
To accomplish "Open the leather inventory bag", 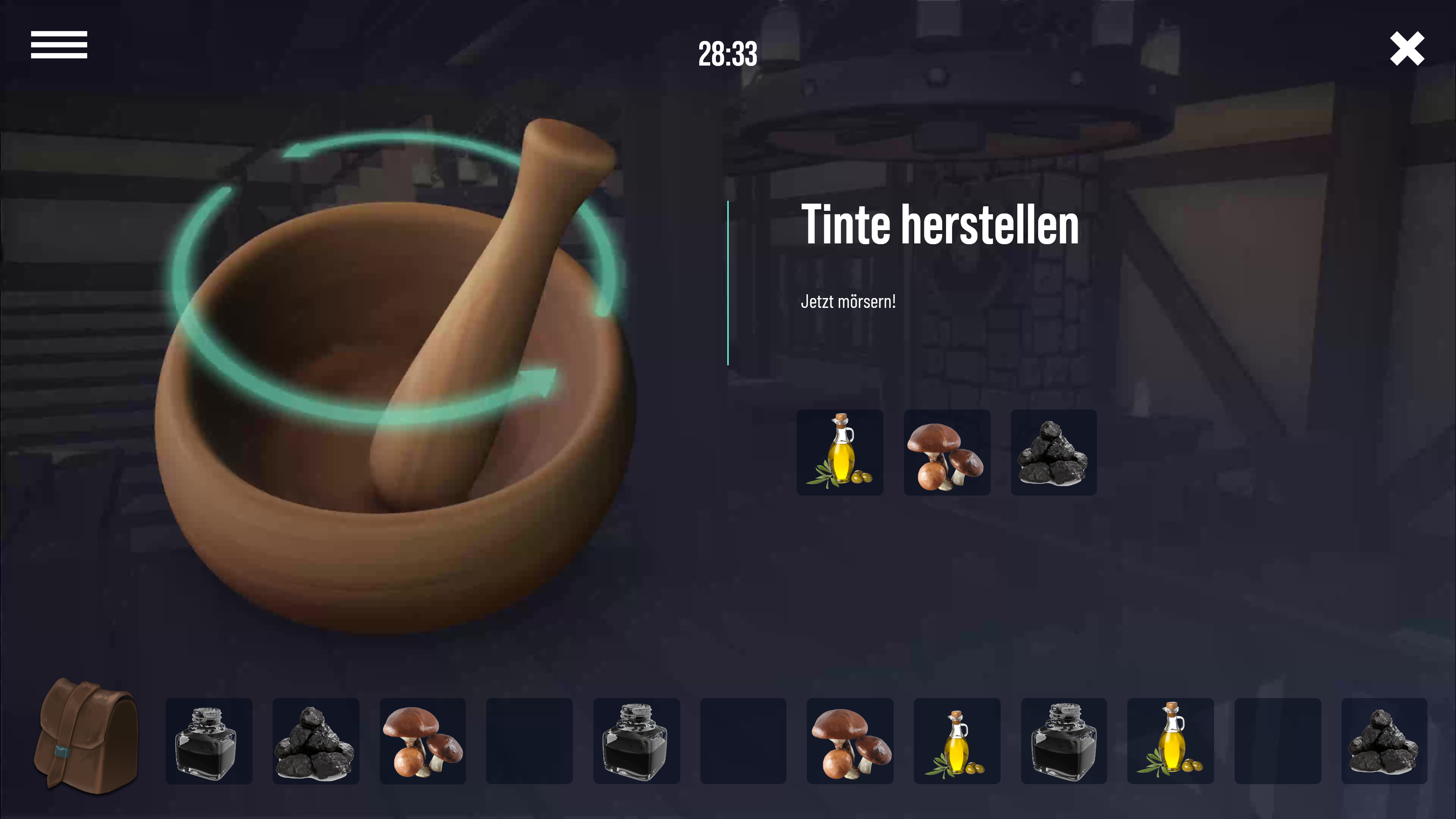I will [86, 736].
